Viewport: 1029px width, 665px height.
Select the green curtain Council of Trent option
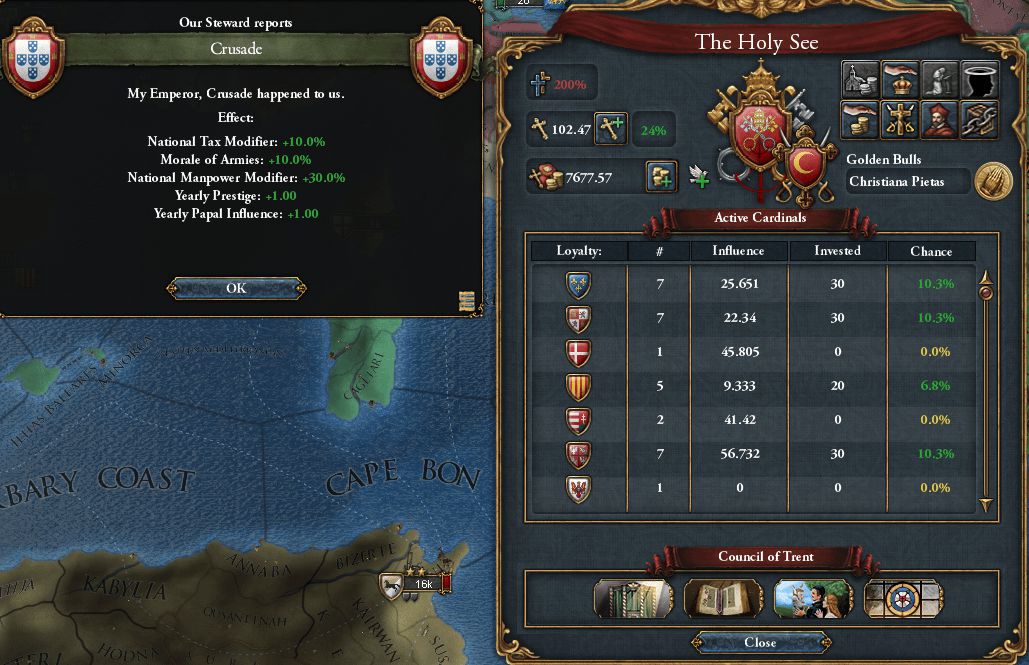click(633, 598)
